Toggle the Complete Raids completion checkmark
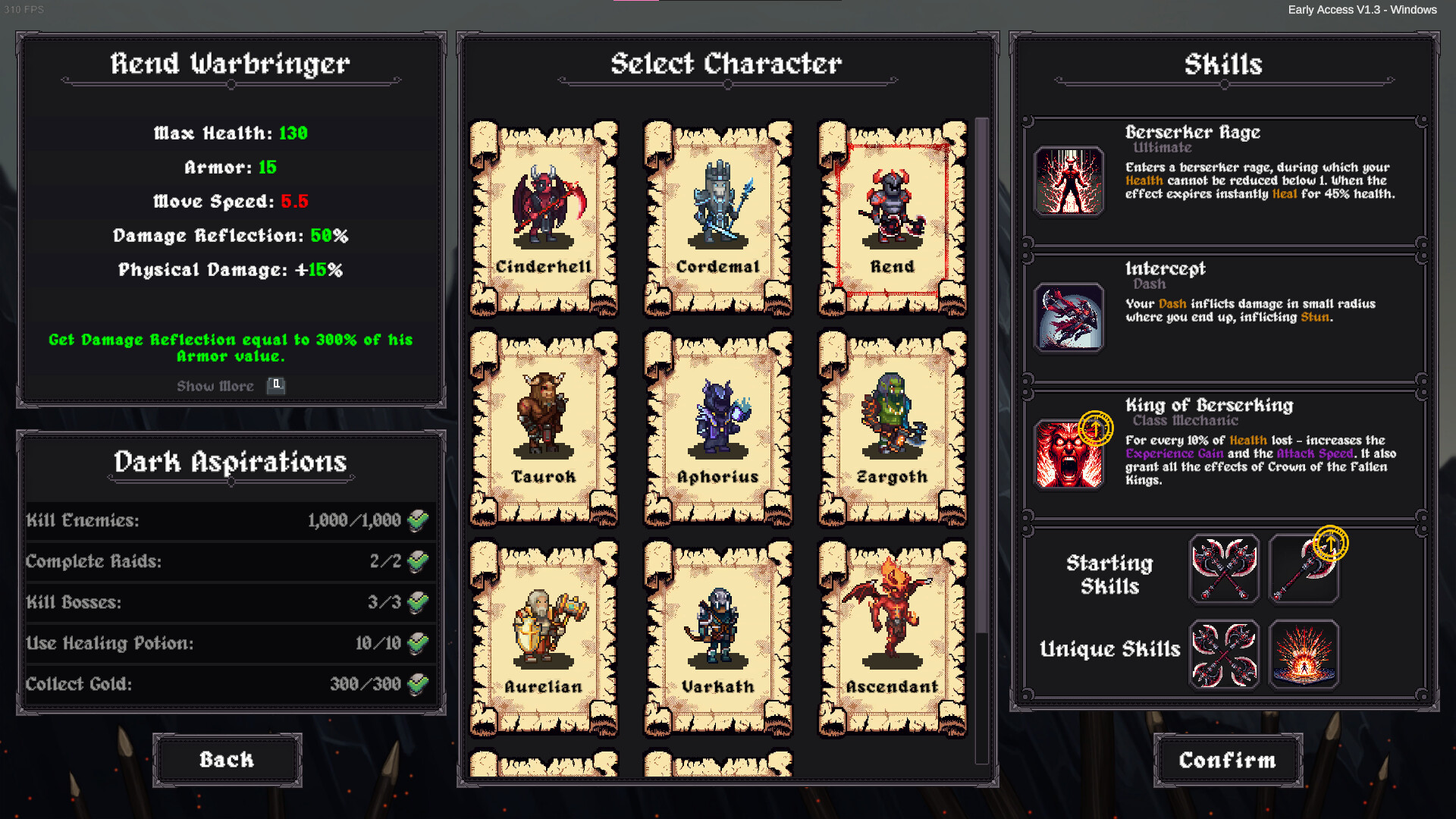This screenshot has width=1456, height=819. [416, 561]
